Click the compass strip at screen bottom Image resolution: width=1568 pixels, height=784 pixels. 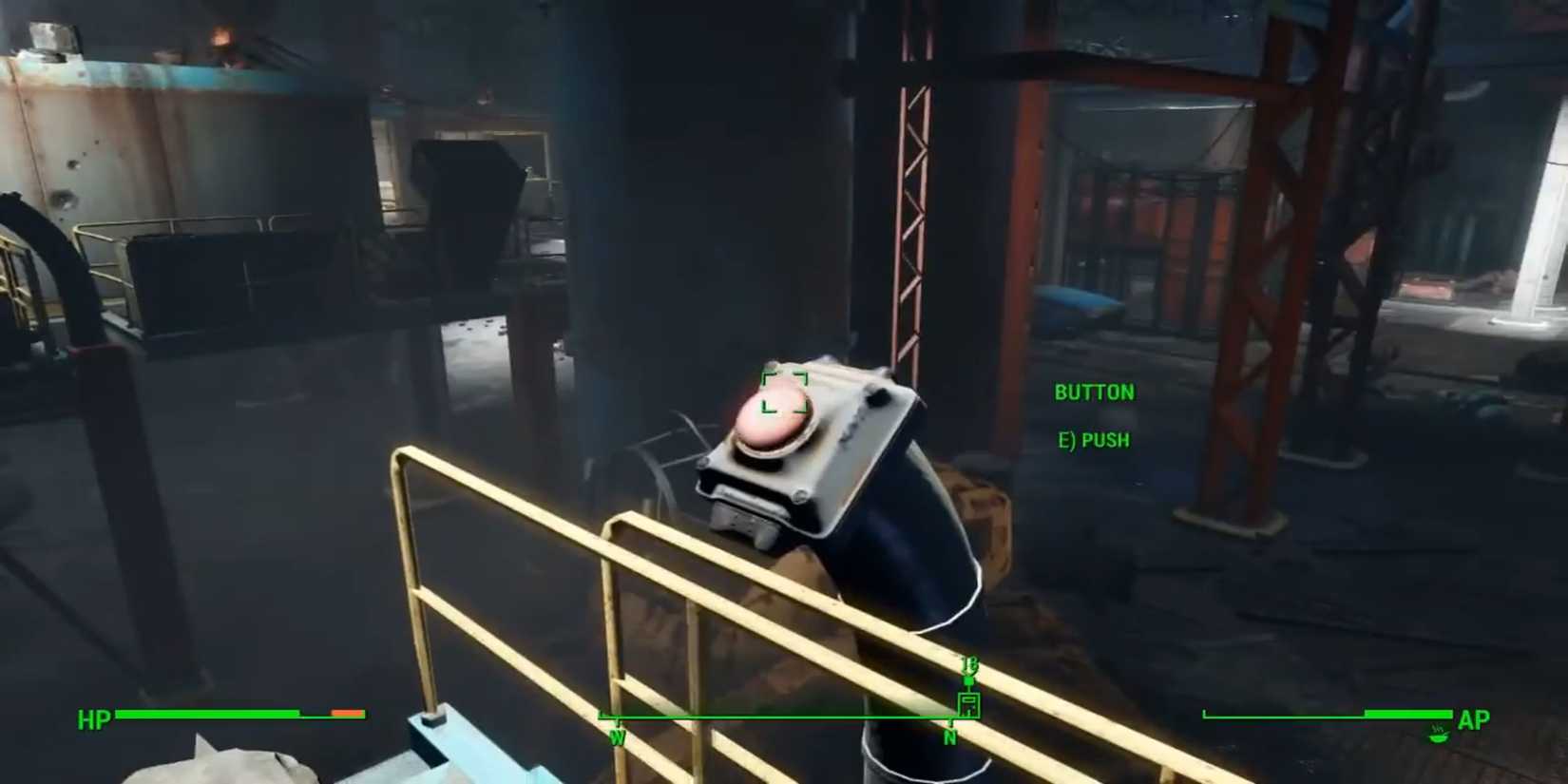(789, 717)
